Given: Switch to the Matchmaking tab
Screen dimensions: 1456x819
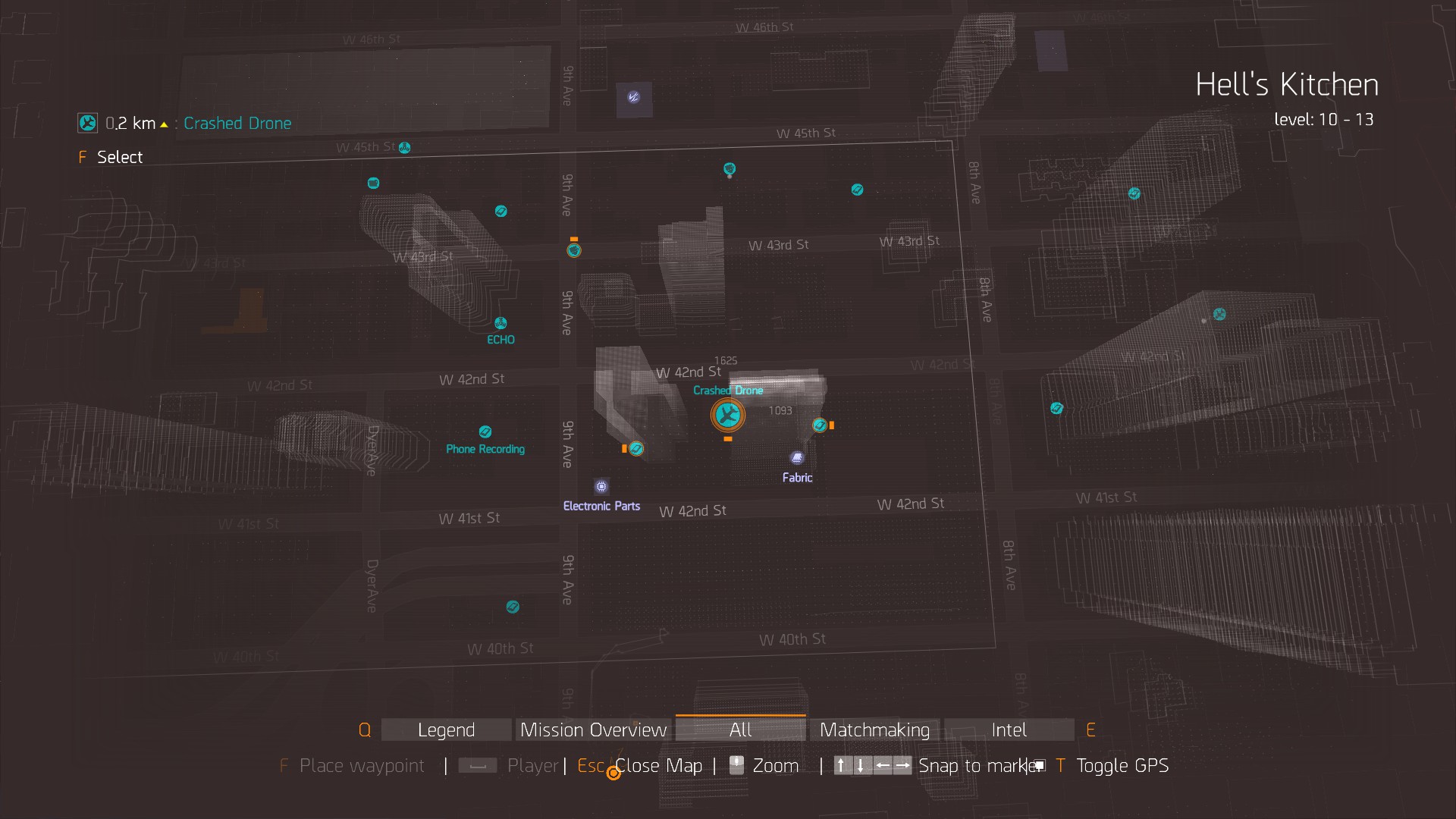Looking at the screenshot, I should (874, 730).
